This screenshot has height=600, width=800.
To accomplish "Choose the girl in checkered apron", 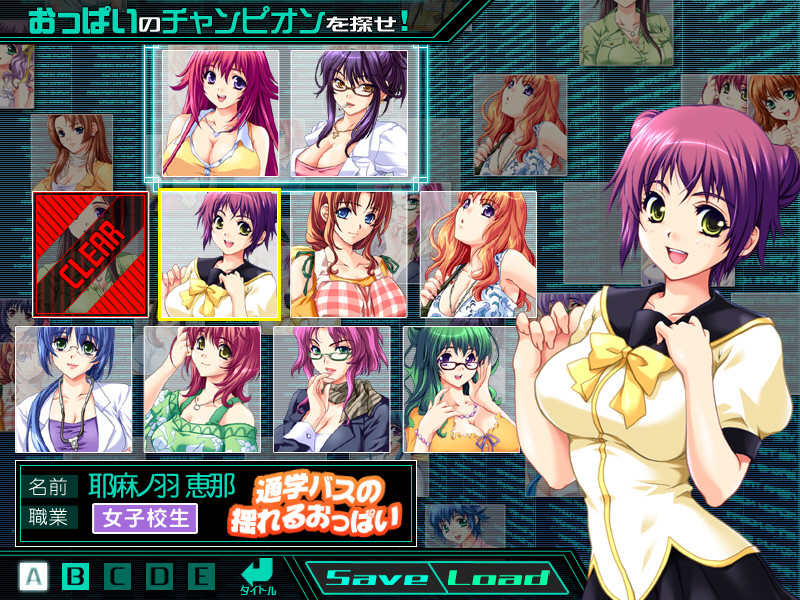I will point(349,254).
